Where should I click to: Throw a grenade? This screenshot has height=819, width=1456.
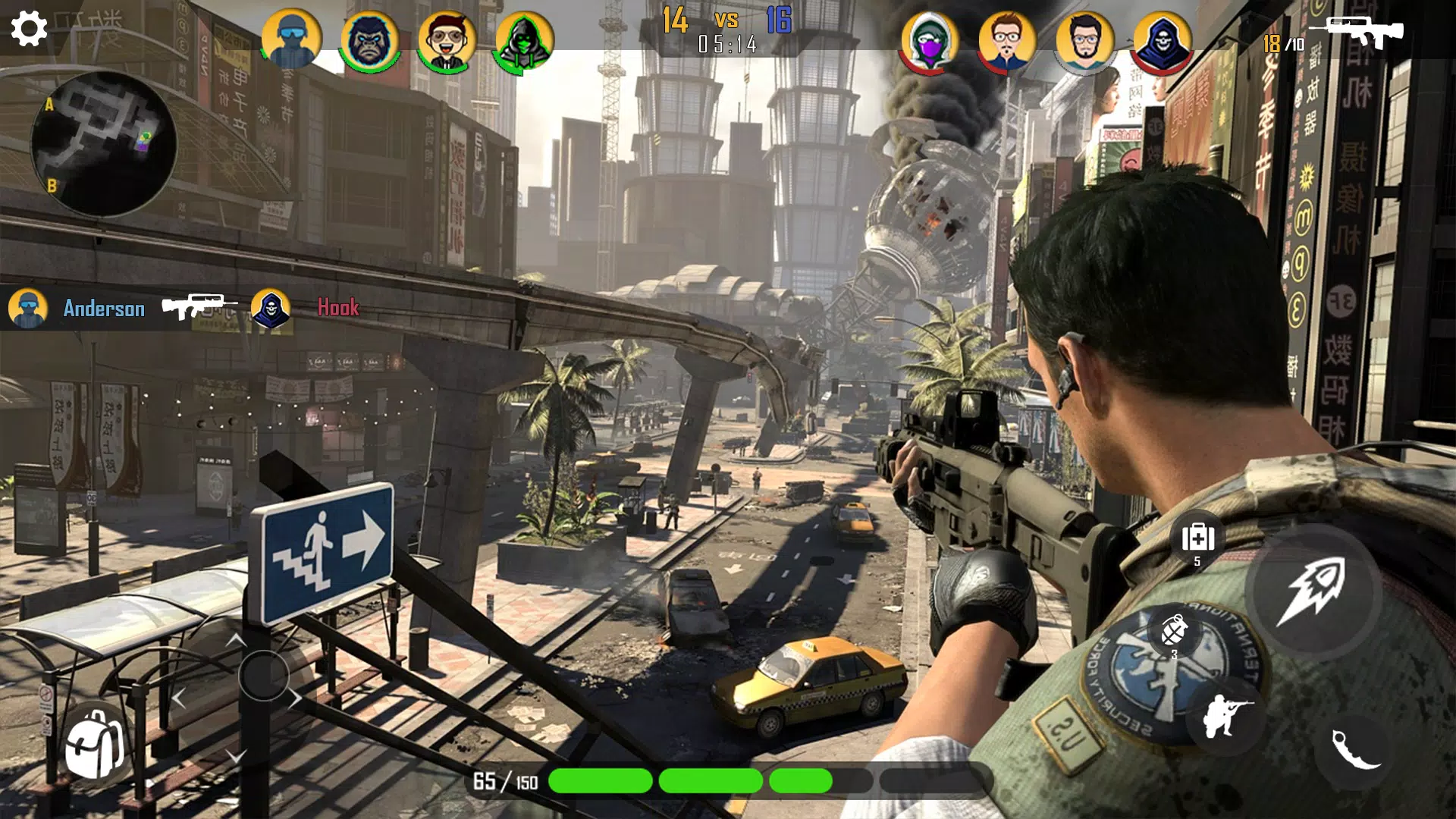coord(1173,631)
